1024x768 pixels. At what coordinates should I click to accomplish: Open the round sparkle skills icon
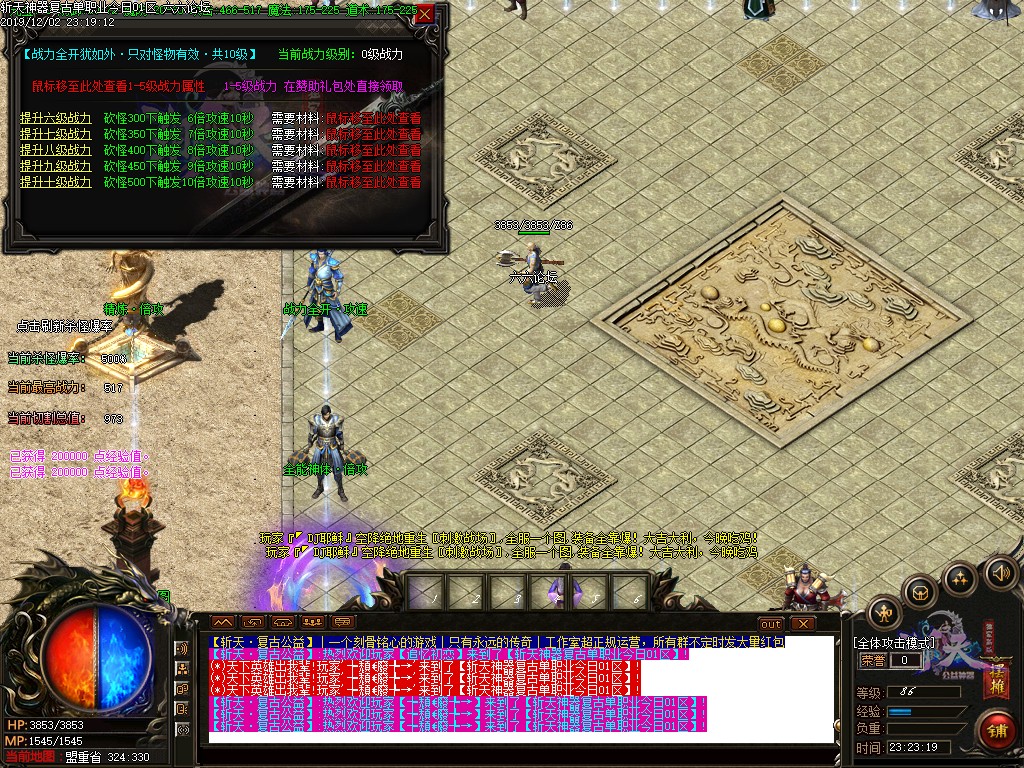click(960, 578)
